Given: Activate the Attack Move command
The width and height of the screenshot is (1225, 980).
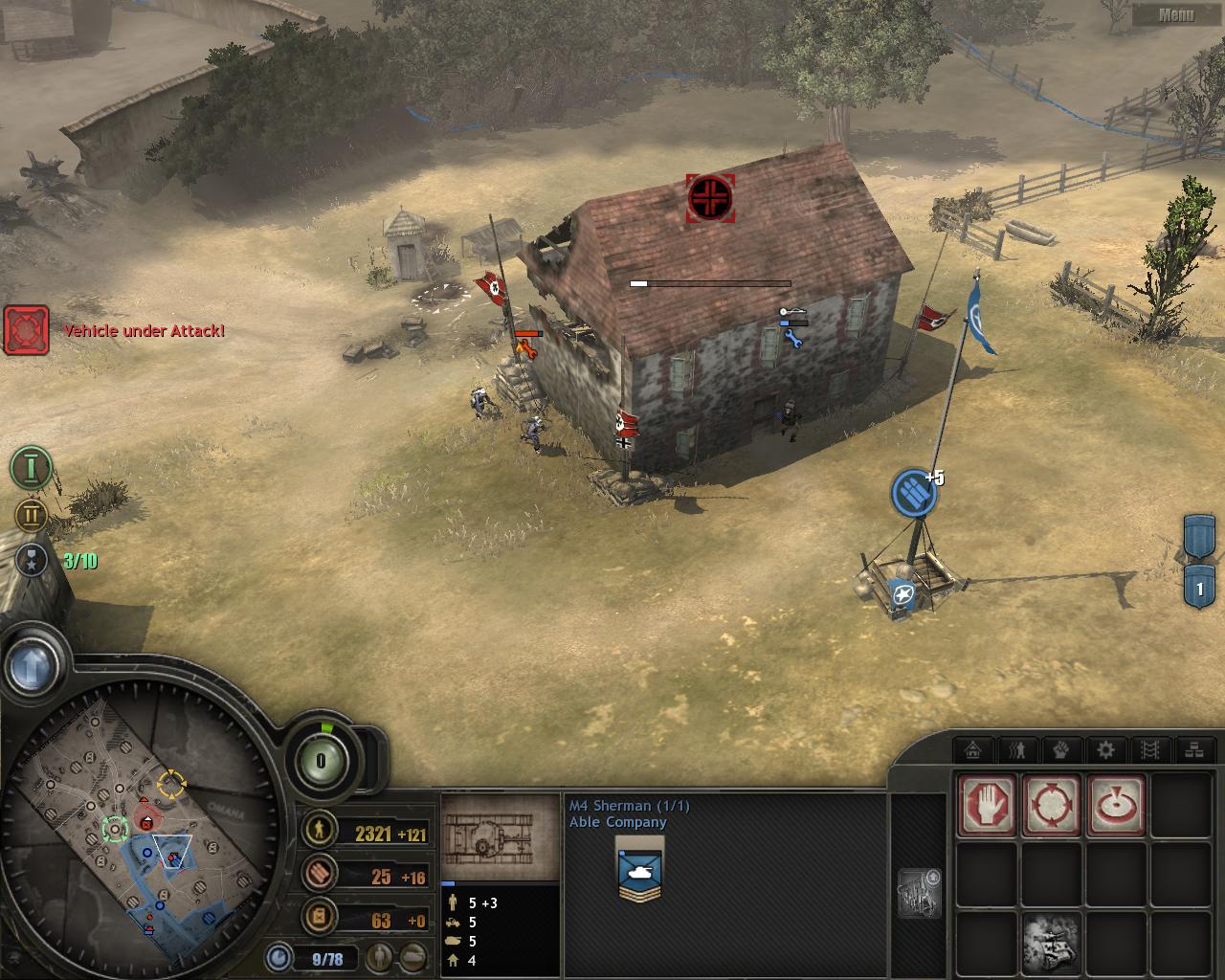Looking at the screenshot, I should pyautogui.click(x=1052, y=806).
